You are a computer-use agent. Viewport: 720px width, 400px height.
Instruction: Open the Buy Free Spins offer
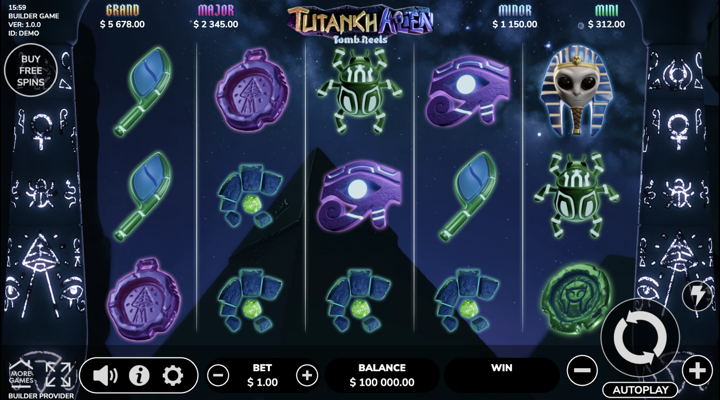(30, 71)
